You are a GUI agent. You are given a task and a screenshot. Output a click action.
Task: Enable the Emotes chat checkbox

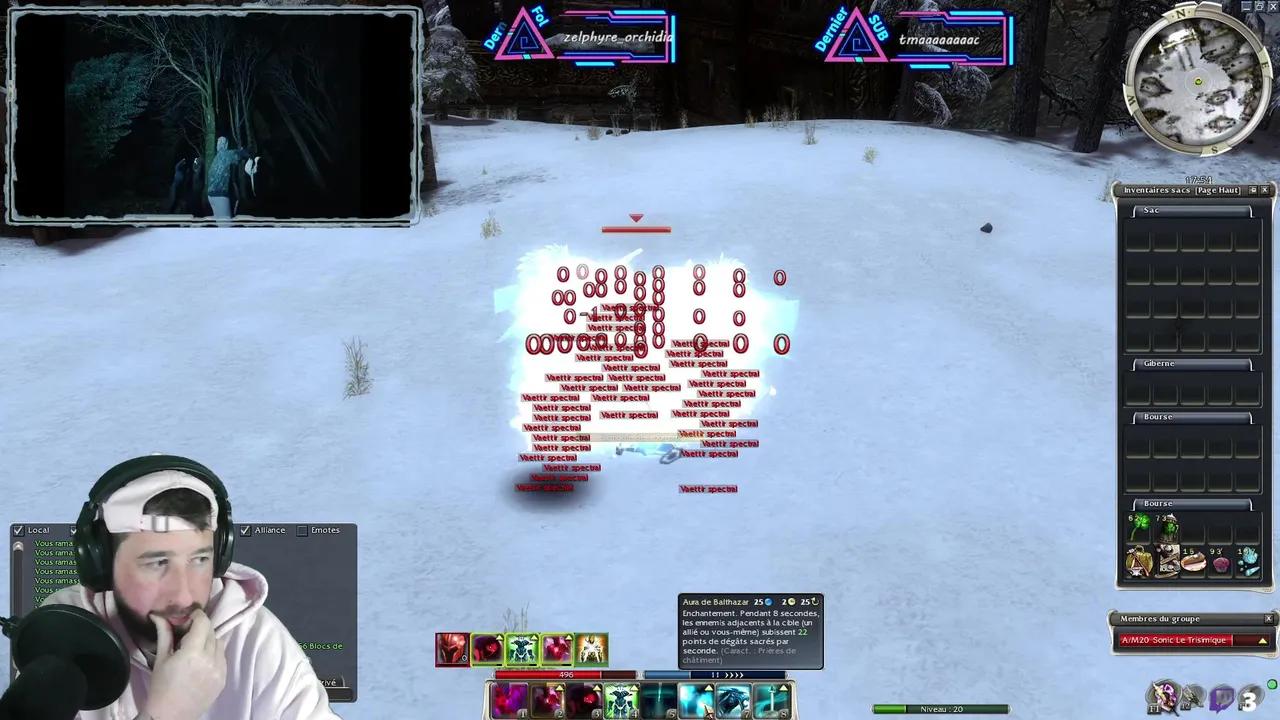pos(303,530)
